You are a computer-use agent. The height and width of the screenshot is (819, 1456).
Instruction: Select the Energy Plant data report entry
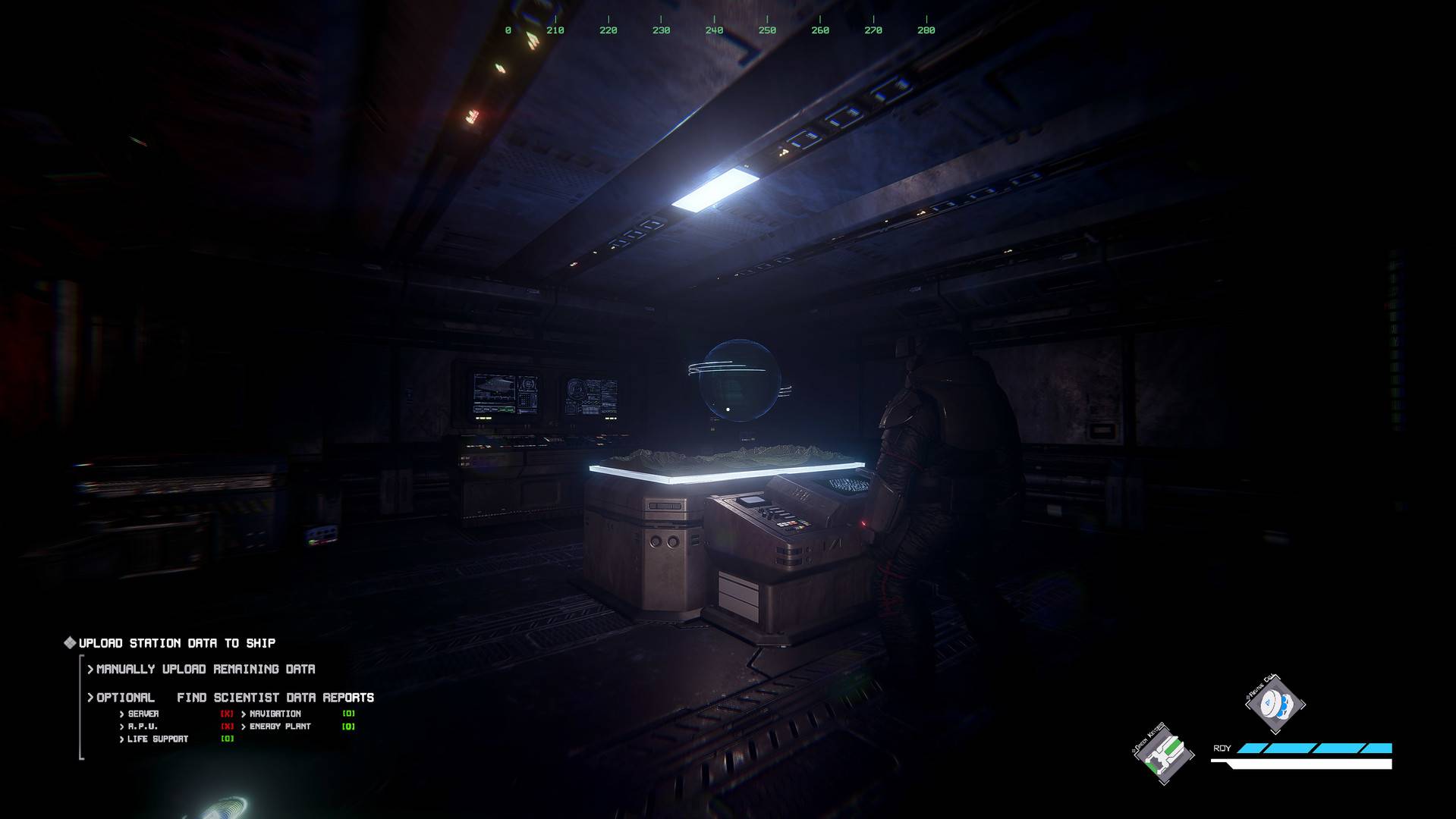click(280, 726)
